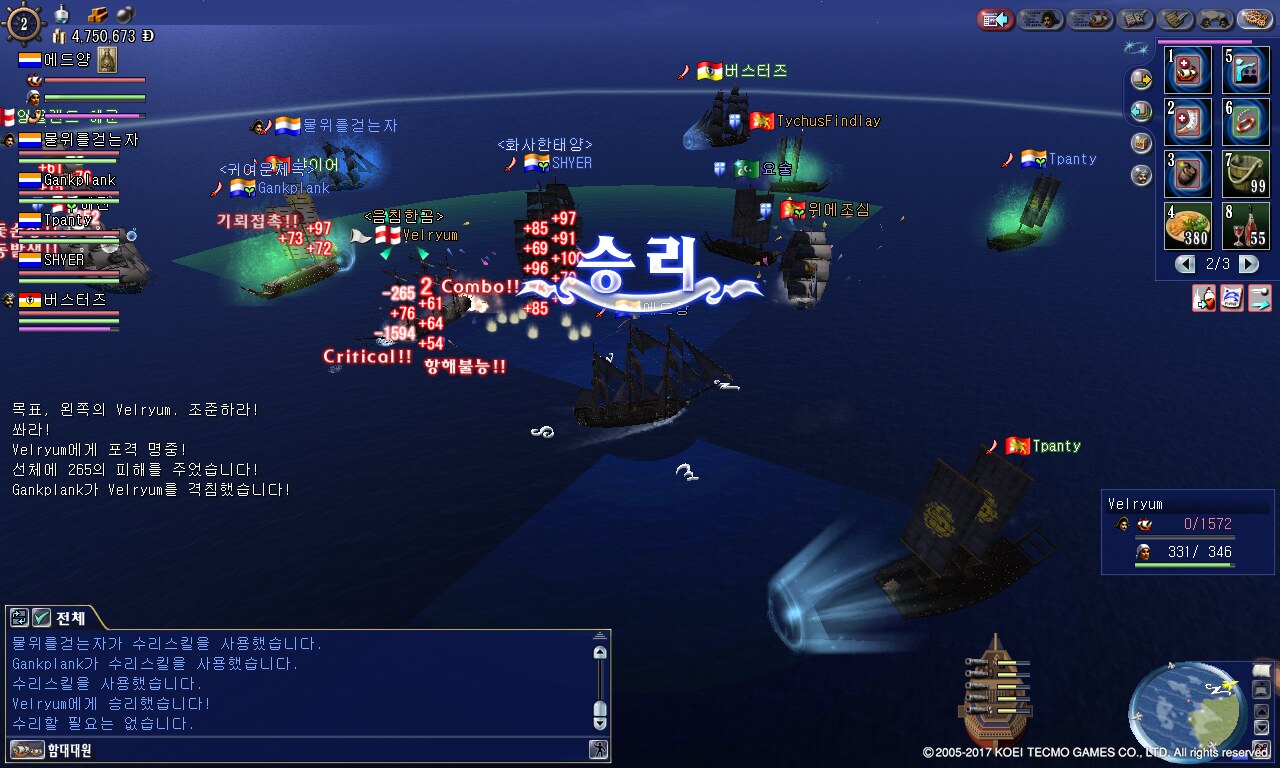Activate the lifebuoy rescue skill in slot 6
This screenshot has width=1280, height=768.
(x=1245, y=122)
